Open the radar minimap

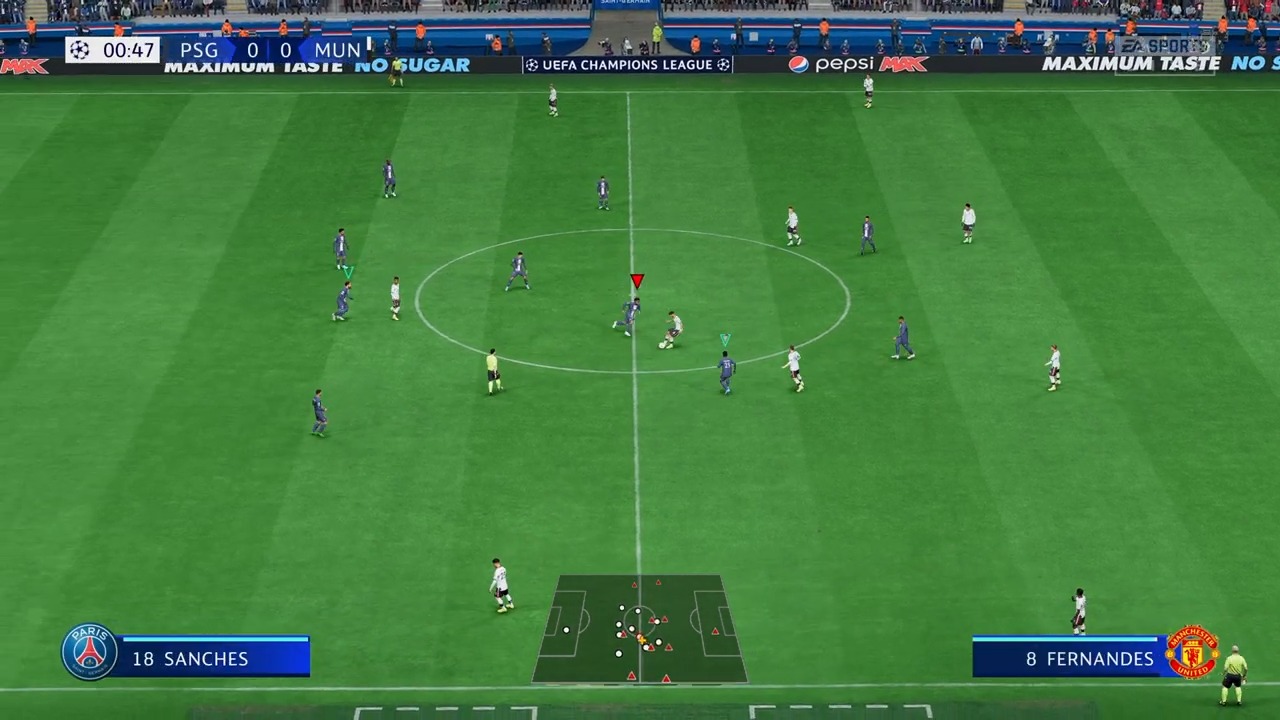point(640,628)
